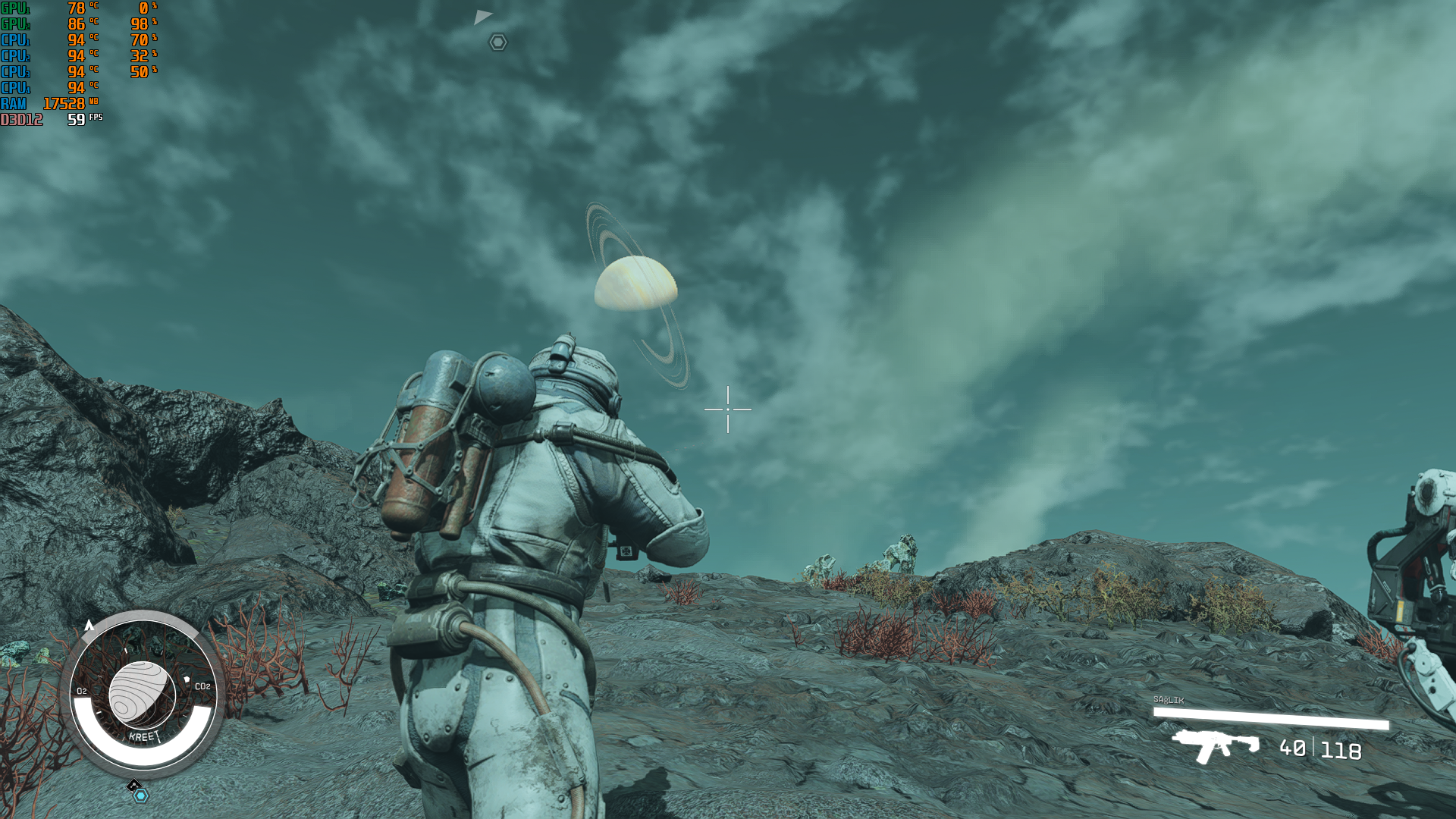Click the grey arrow marker near the top
The width and height of the screenshot is (1456, 819).
tap(482, 17)
